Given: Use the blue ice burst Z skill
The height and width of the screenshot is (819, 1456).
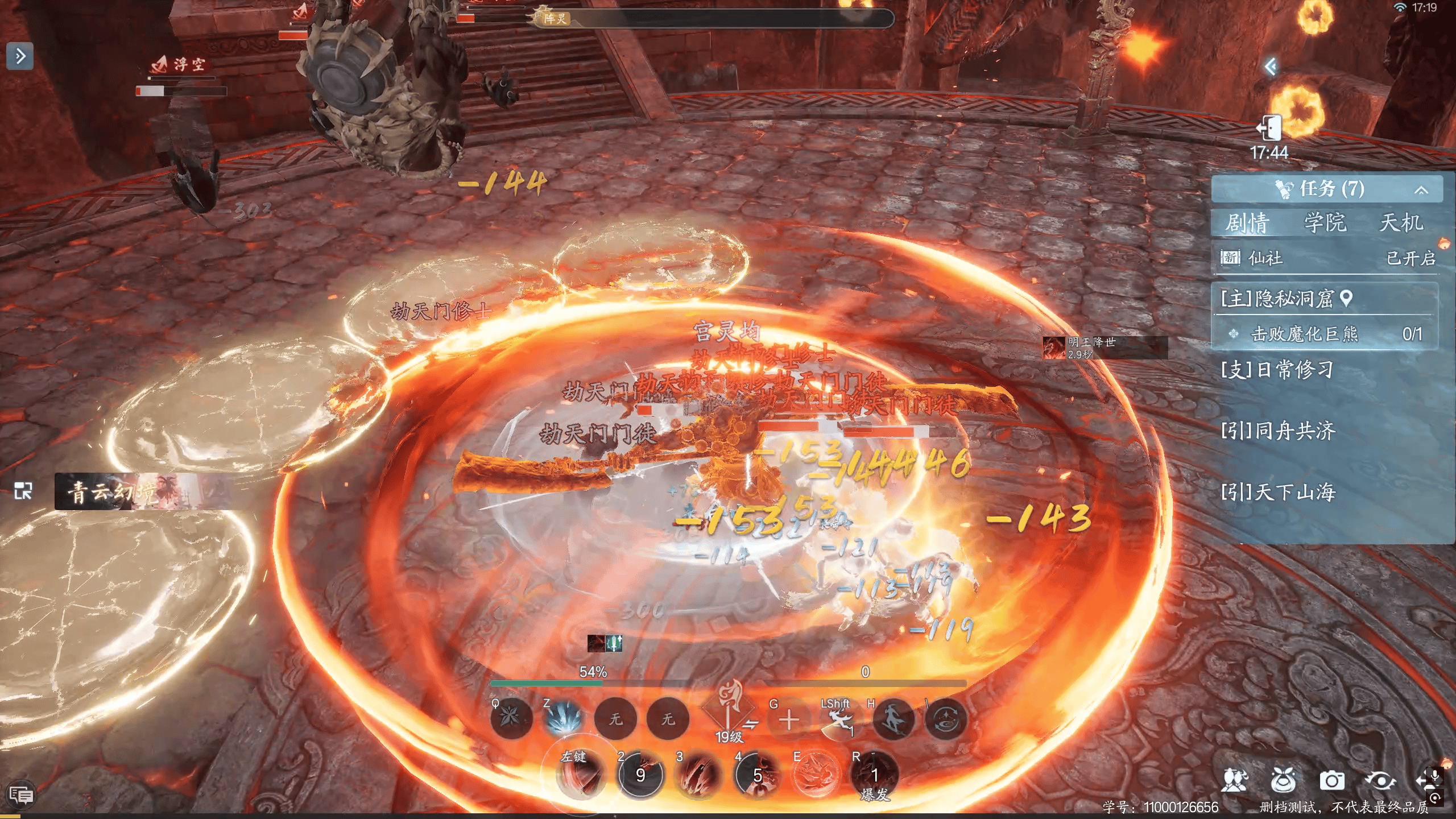Looking at the screenshot, I should [x=562, y=719].
